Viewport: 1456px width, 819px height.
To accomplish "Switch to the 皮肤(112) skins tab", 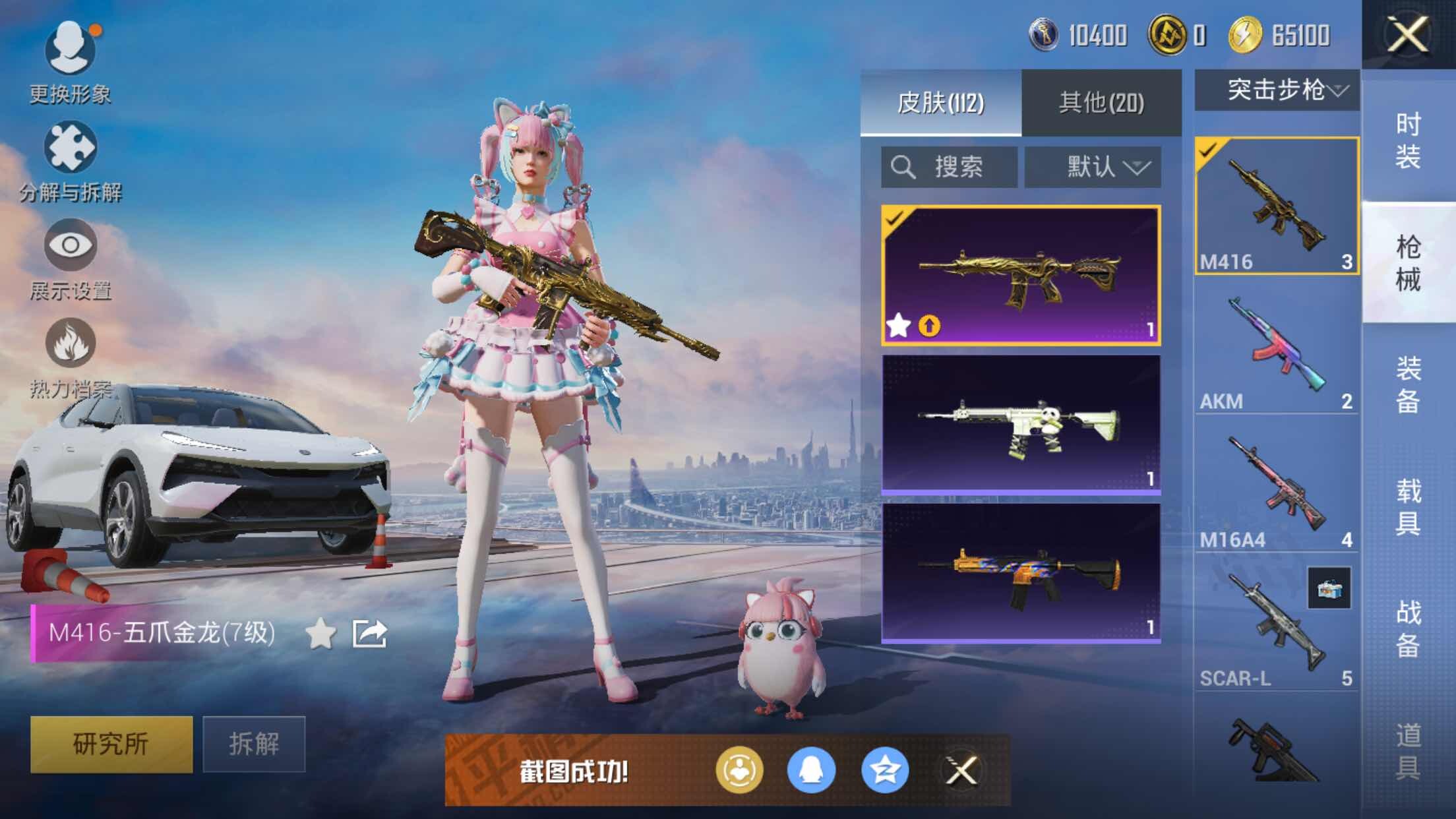I will [940, 103].
